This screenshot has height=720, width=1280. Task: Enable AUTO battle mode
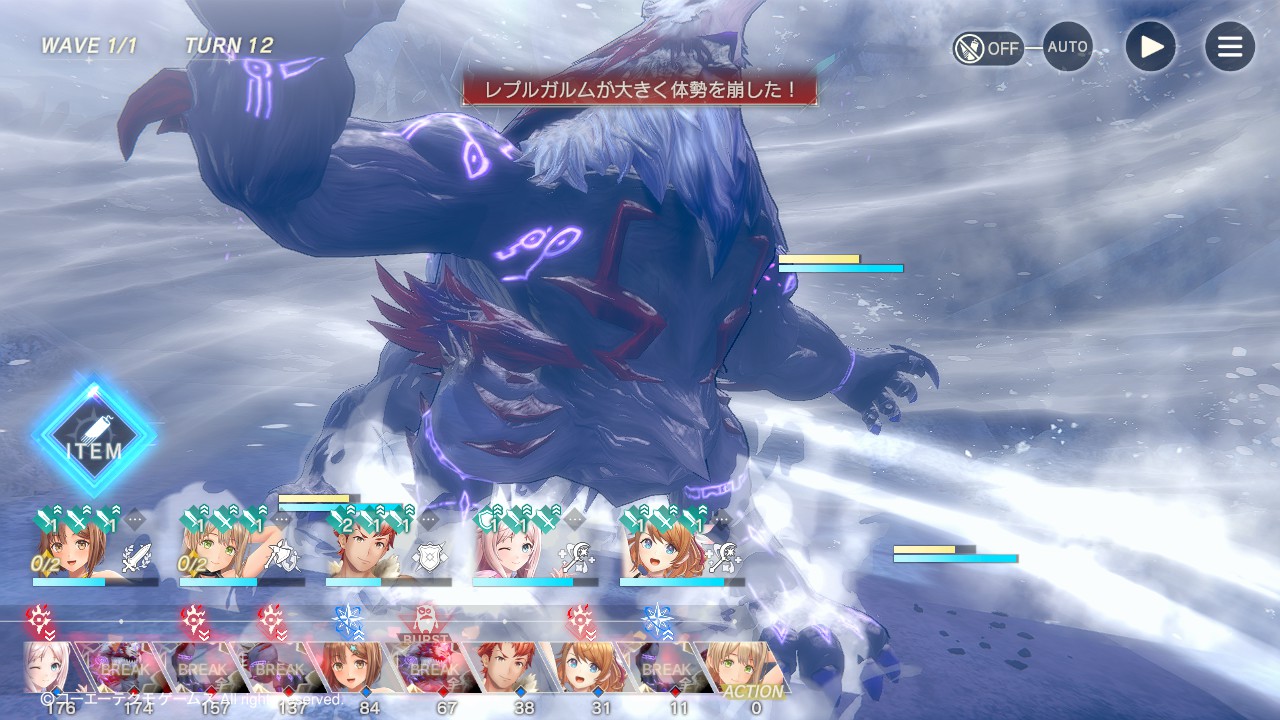pos(1068,47)
